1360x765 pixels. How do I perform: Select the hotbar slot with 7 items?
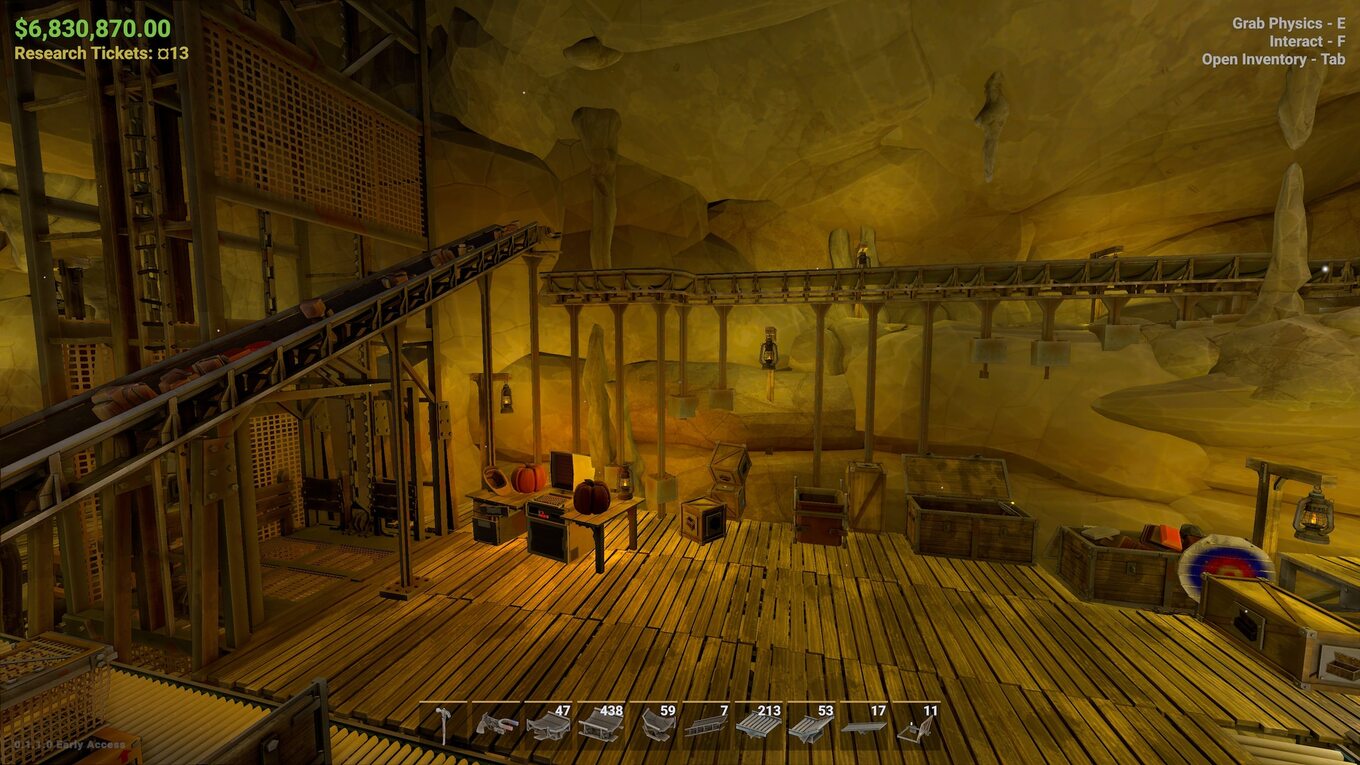click(706, 724)
